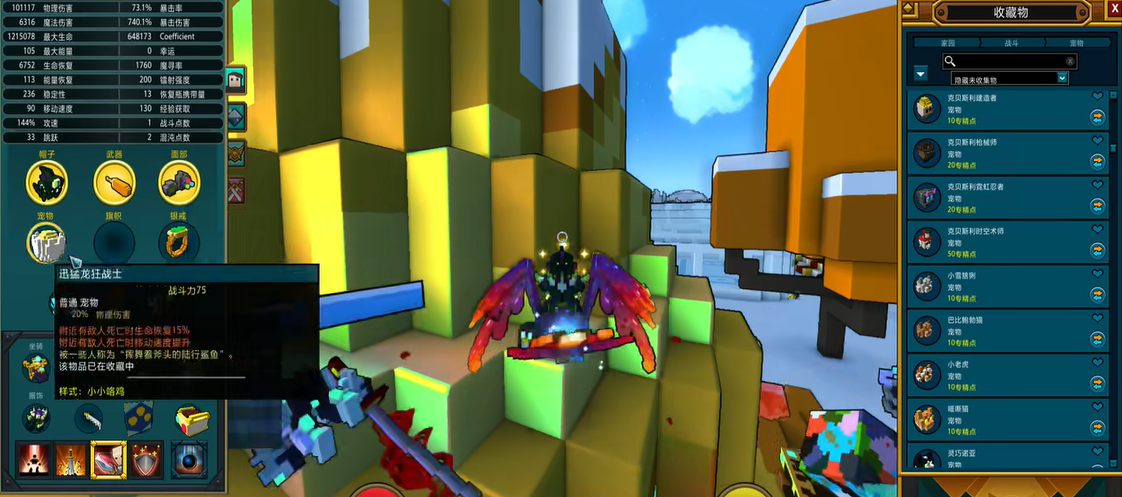Select the 克贝斯利建造者 pet row
Image resolution: width=1122 pixels, height=497 pixels.
click(1000, 108)
